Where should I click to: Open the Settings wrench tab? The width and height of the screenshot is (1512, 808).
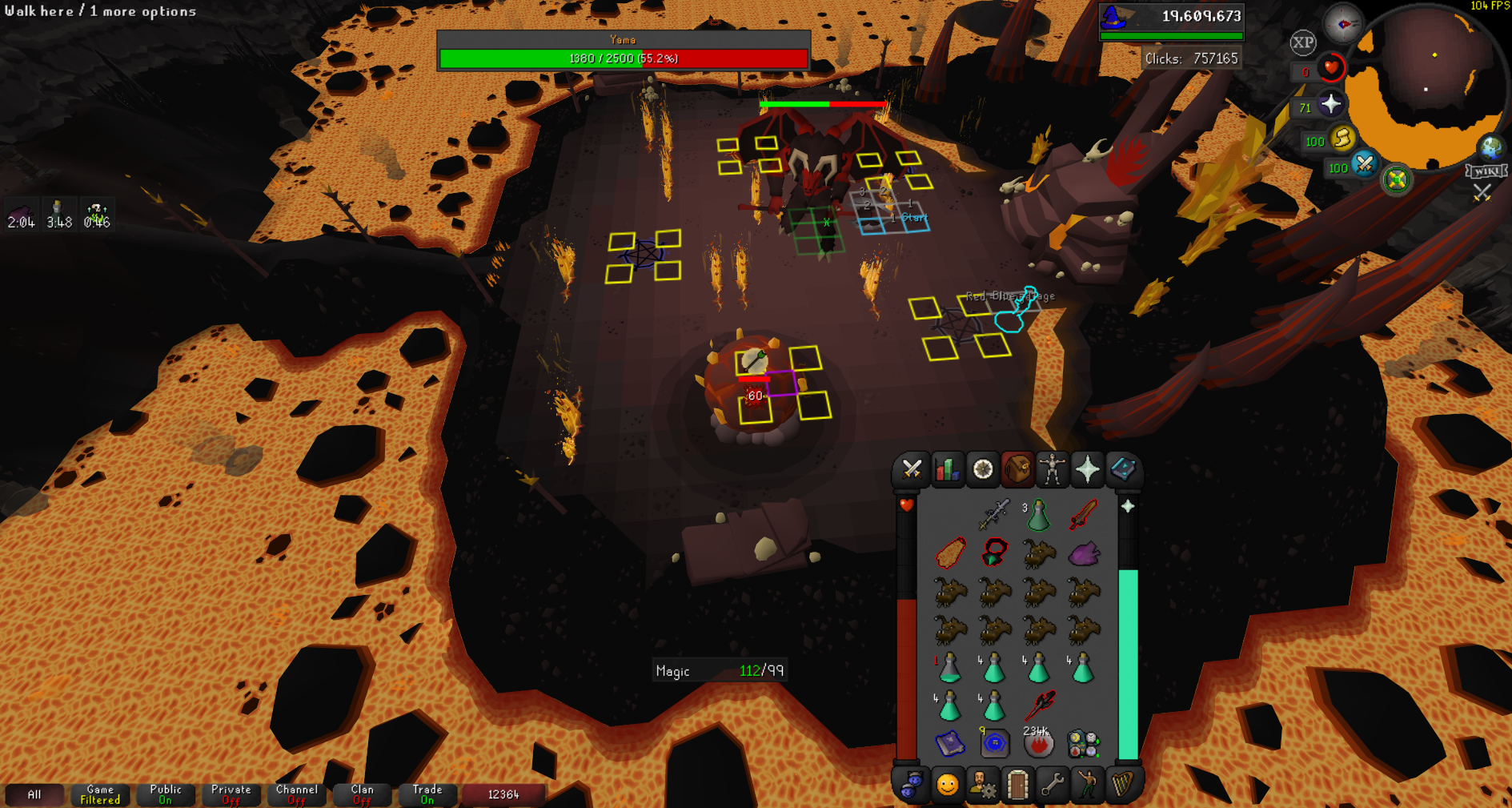tap(1053, 786)
